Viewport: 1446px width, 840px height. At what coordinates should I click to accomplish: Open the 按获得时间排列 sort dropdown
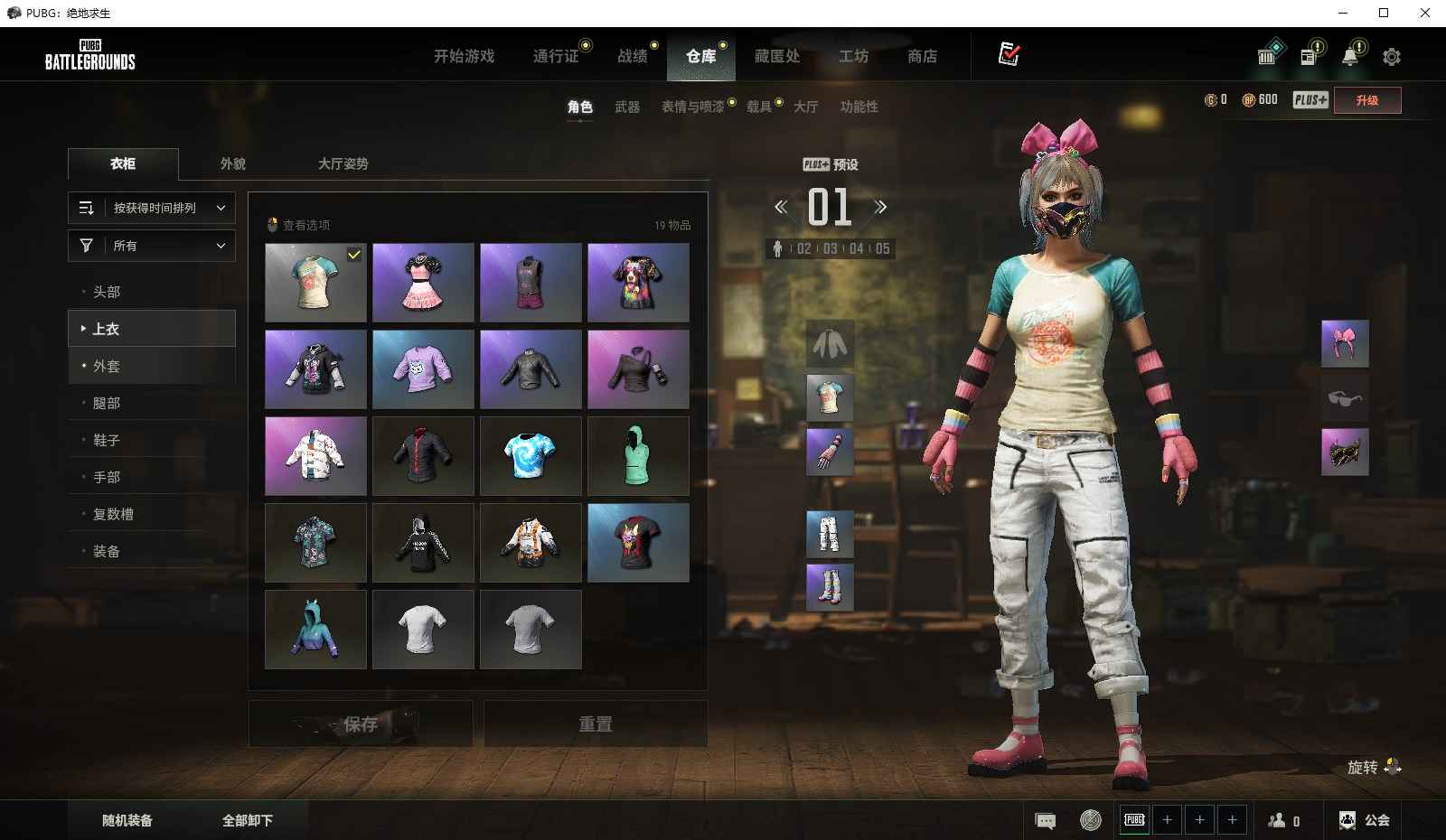(152, 208)
